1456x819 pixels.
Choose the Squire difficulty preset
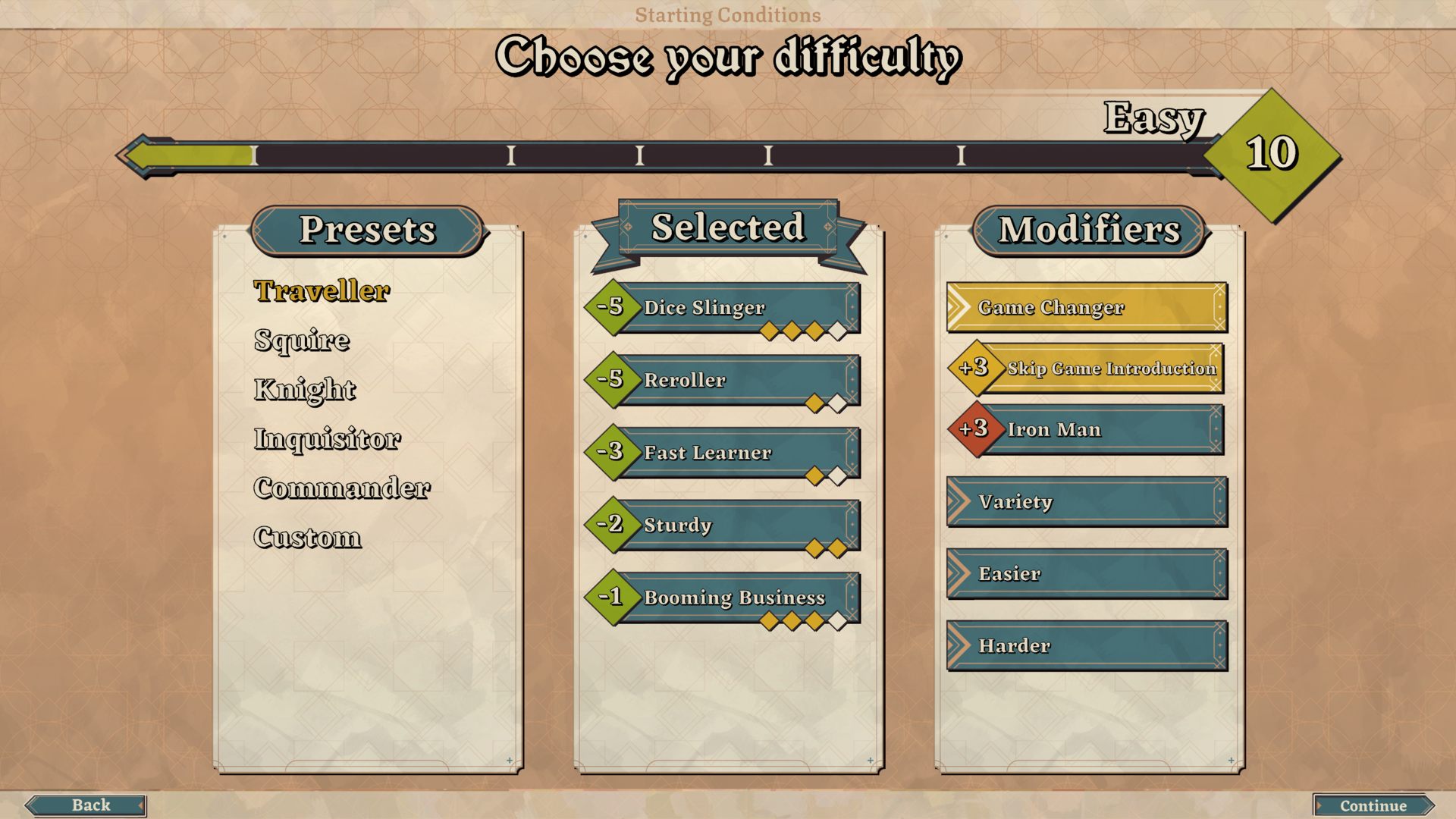click(x=302, y=340)
